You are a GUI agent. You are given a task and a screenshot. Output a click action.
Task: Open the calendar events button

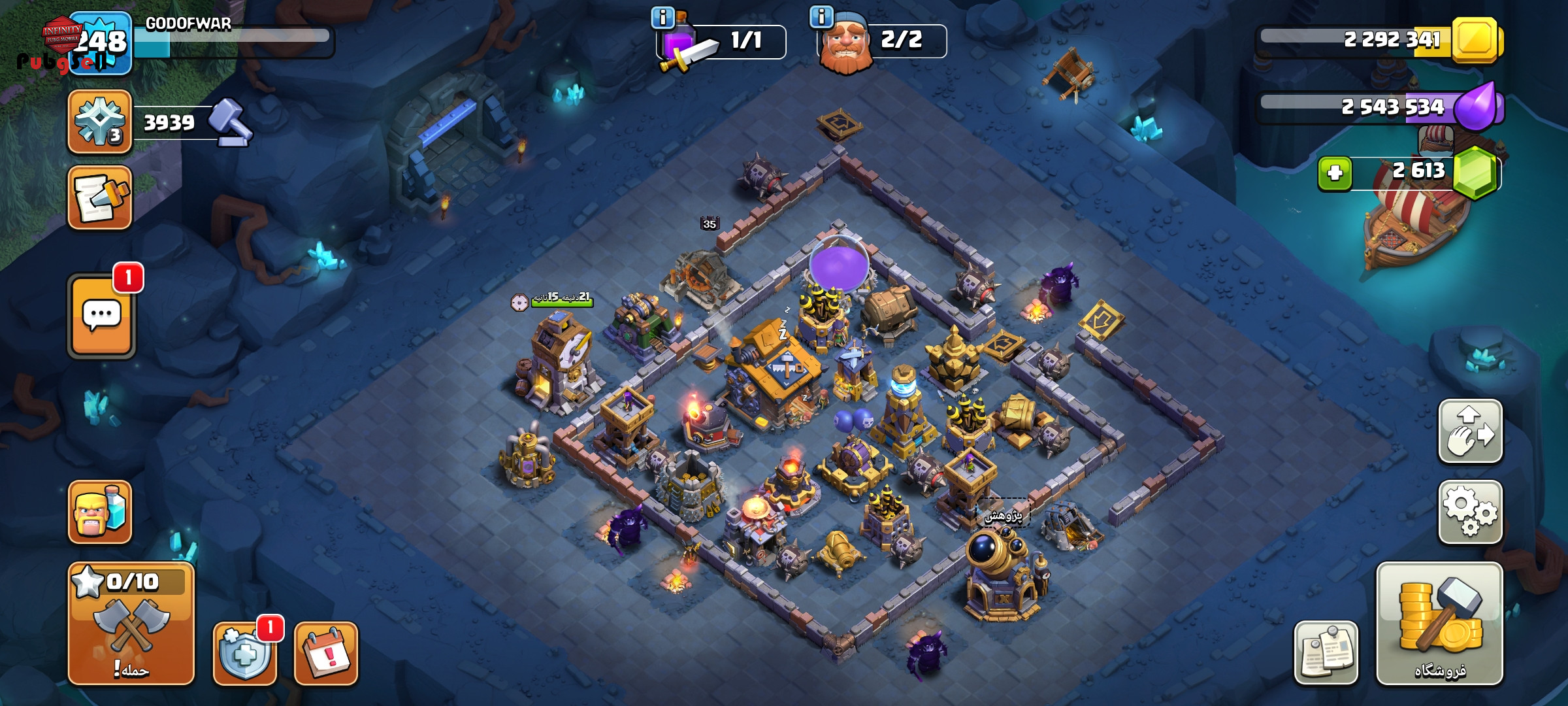click(326, 653)
